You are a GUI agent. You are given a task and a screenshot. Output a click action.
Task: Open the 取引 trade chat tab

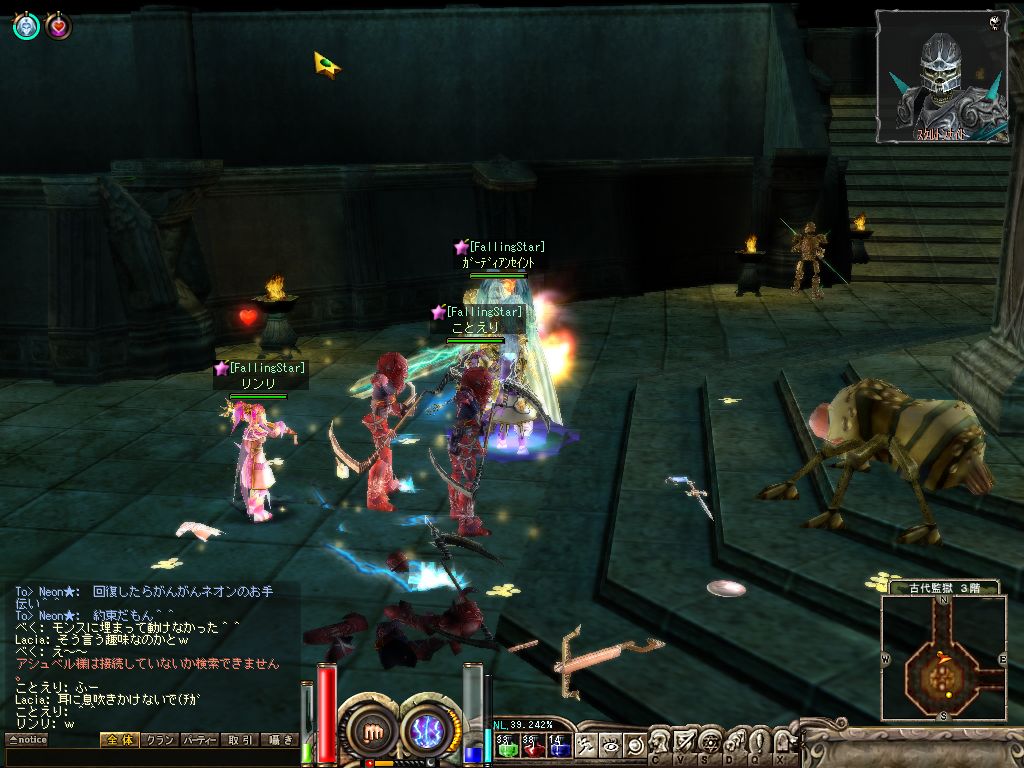pyautogui.click(x=240, y=740)
